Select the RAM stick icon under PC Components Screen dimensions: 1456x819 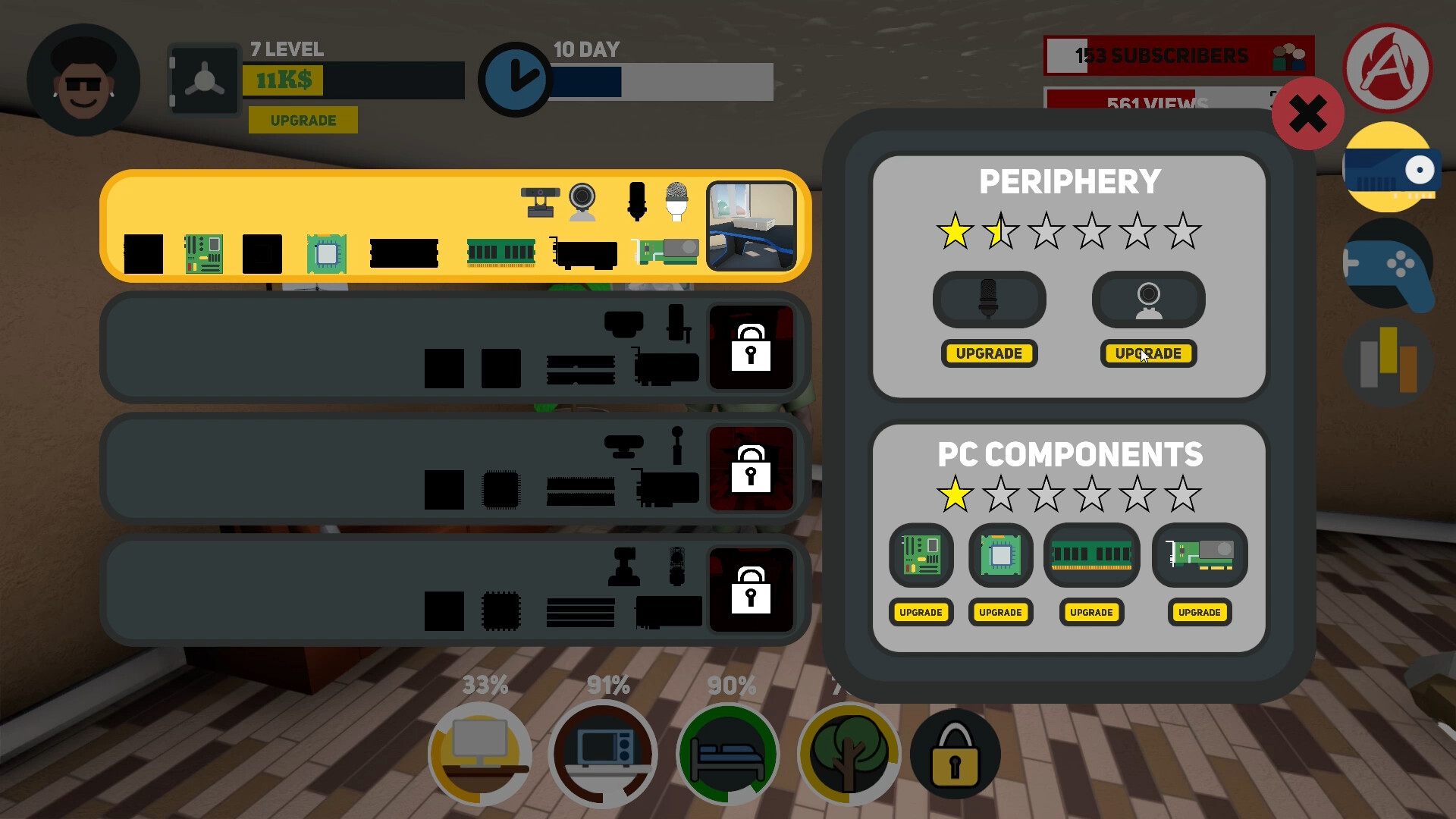click(x=1091, y=556)
